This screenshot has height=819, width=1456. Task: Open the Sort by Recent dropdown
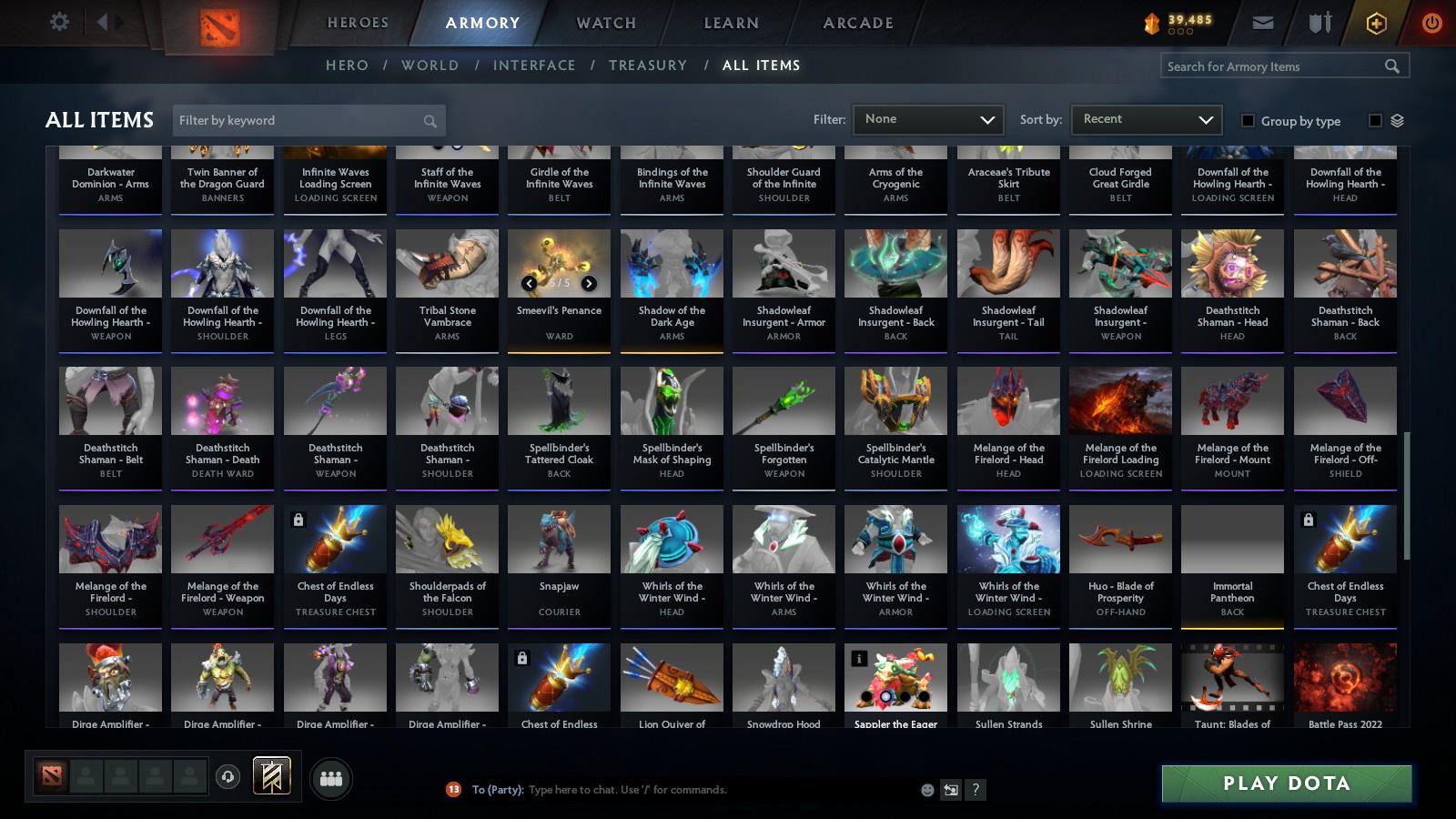[x=1146, y=119]
